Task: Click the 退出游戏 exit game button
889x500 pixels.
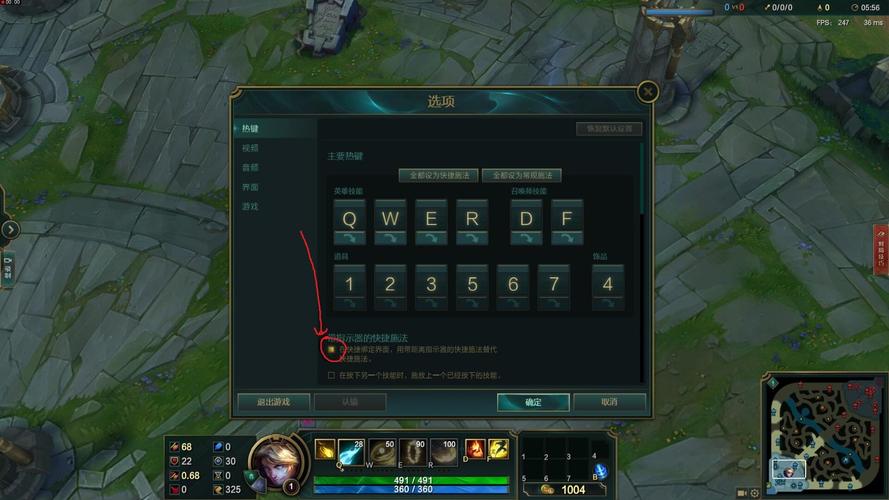Action: (273, 402)
